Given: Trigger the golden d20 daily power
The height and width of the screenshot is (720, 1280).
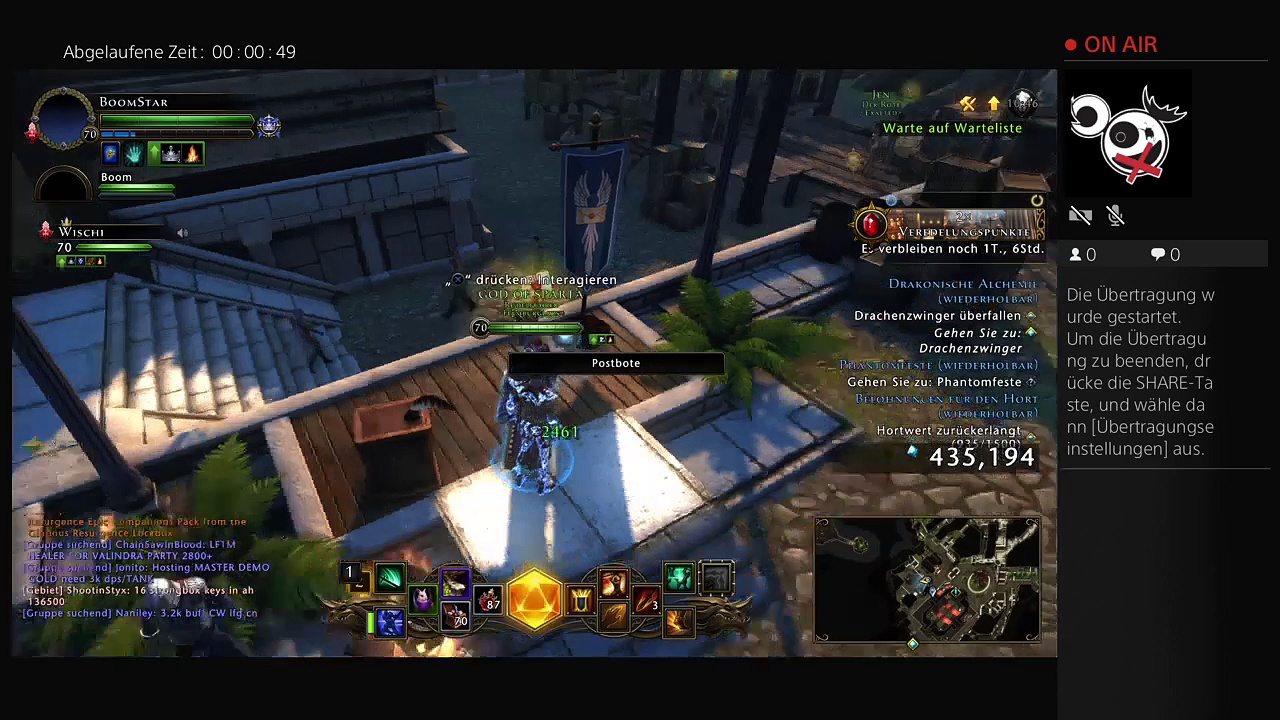Looking at the screenshot, I should (x=535, y=600).
